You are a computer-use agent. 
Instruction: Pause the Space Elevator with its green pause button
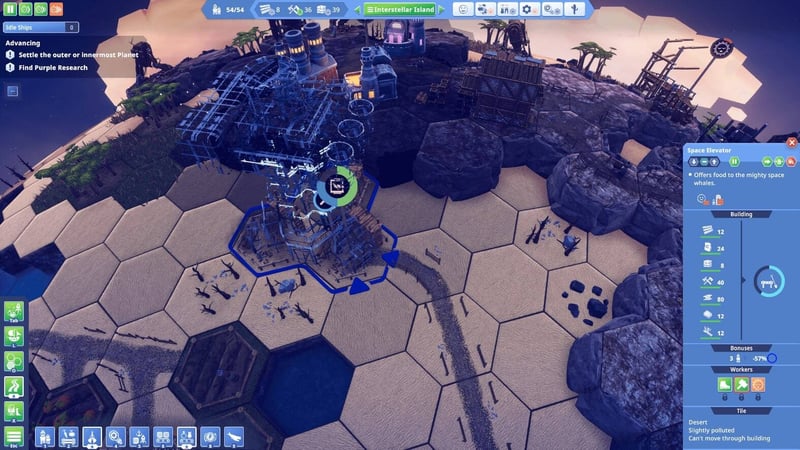pos(733,160)
